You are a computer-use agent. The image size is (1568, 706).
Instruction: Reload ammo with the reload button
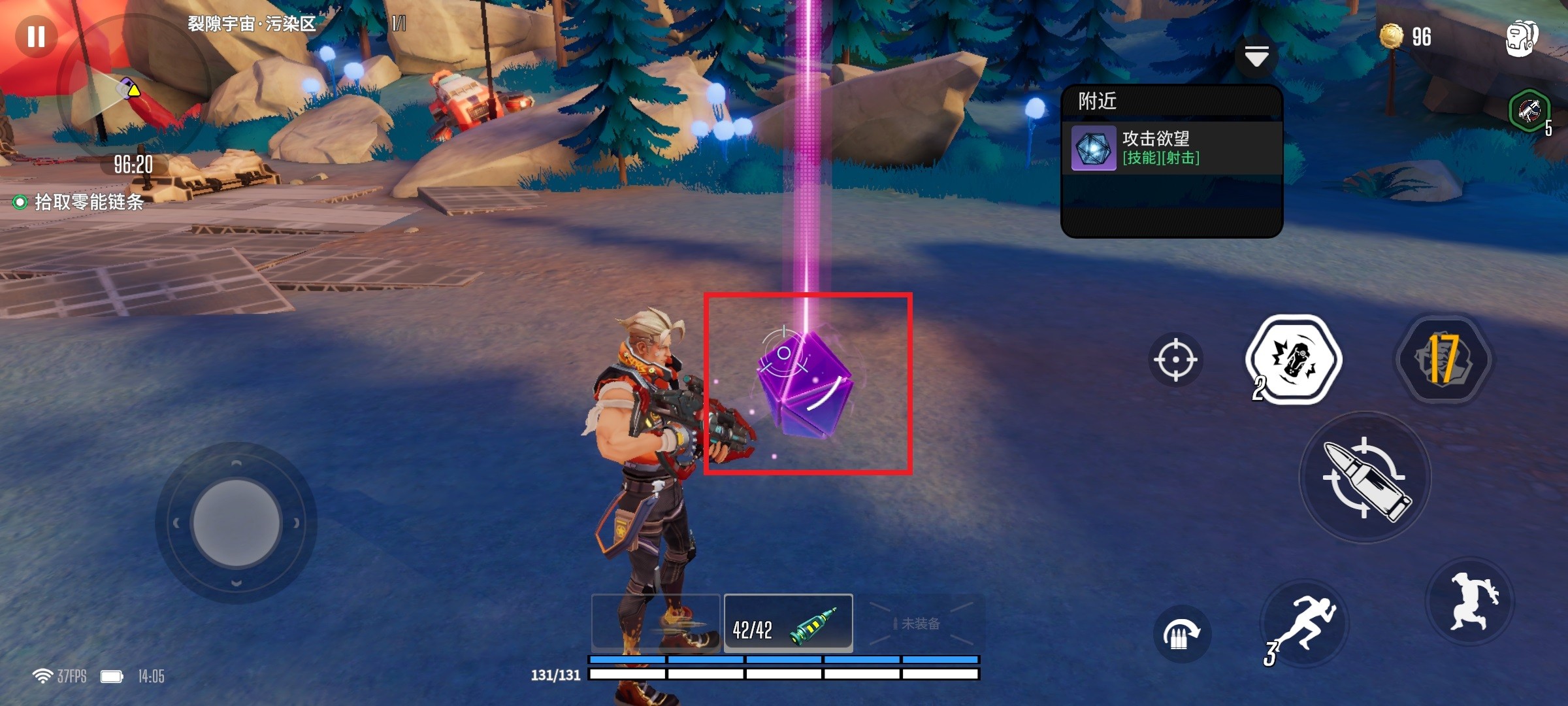coord(1181,634)
